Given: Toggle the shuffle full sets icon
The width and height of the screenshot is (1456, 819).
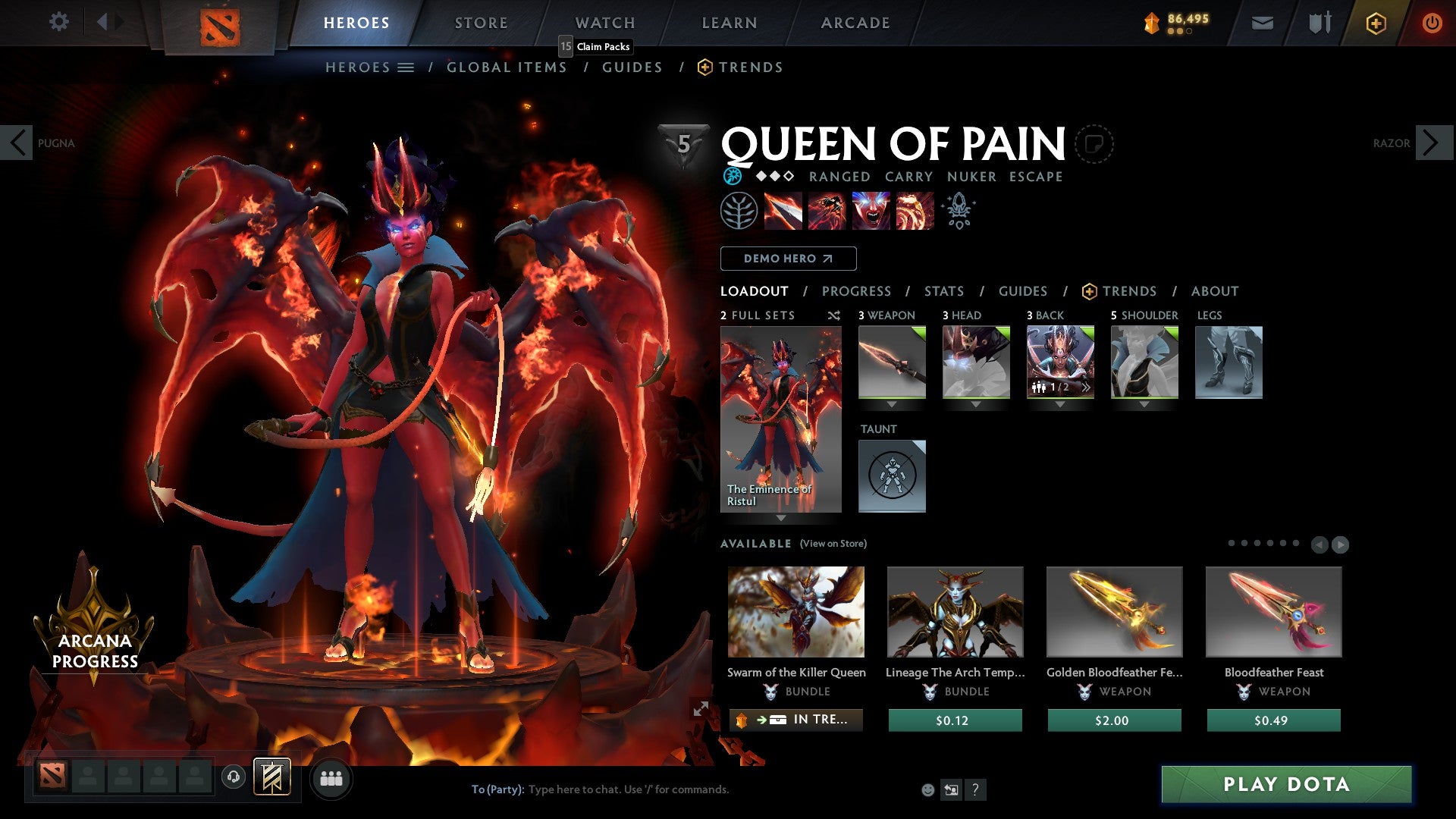Looking at the screenshot, I should pyautogui.click(x=833, y=315).
